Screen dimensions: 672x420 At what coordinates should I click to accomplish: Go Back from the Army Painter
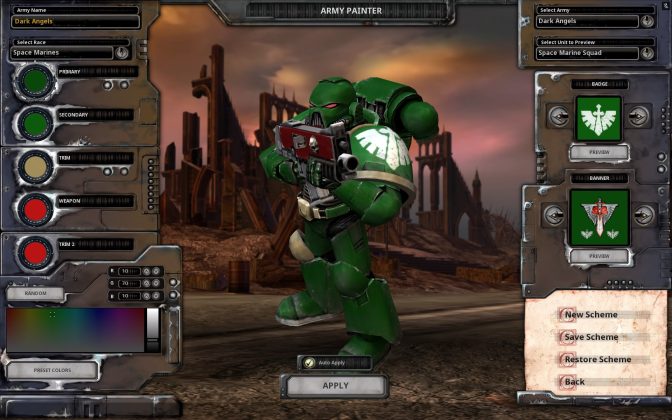(574, 381)
